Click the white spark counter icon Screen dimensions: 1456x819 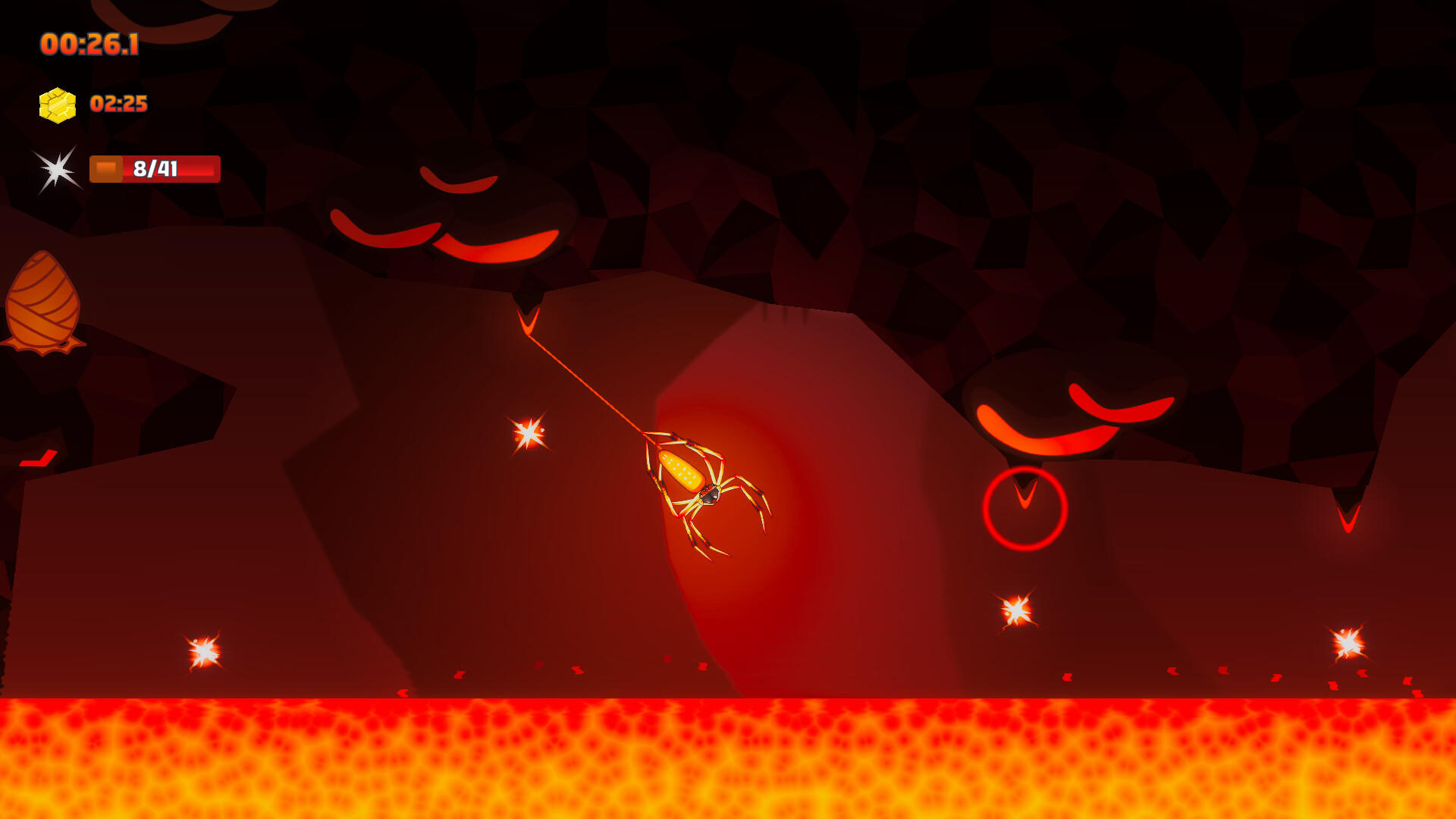pos(55,168)
